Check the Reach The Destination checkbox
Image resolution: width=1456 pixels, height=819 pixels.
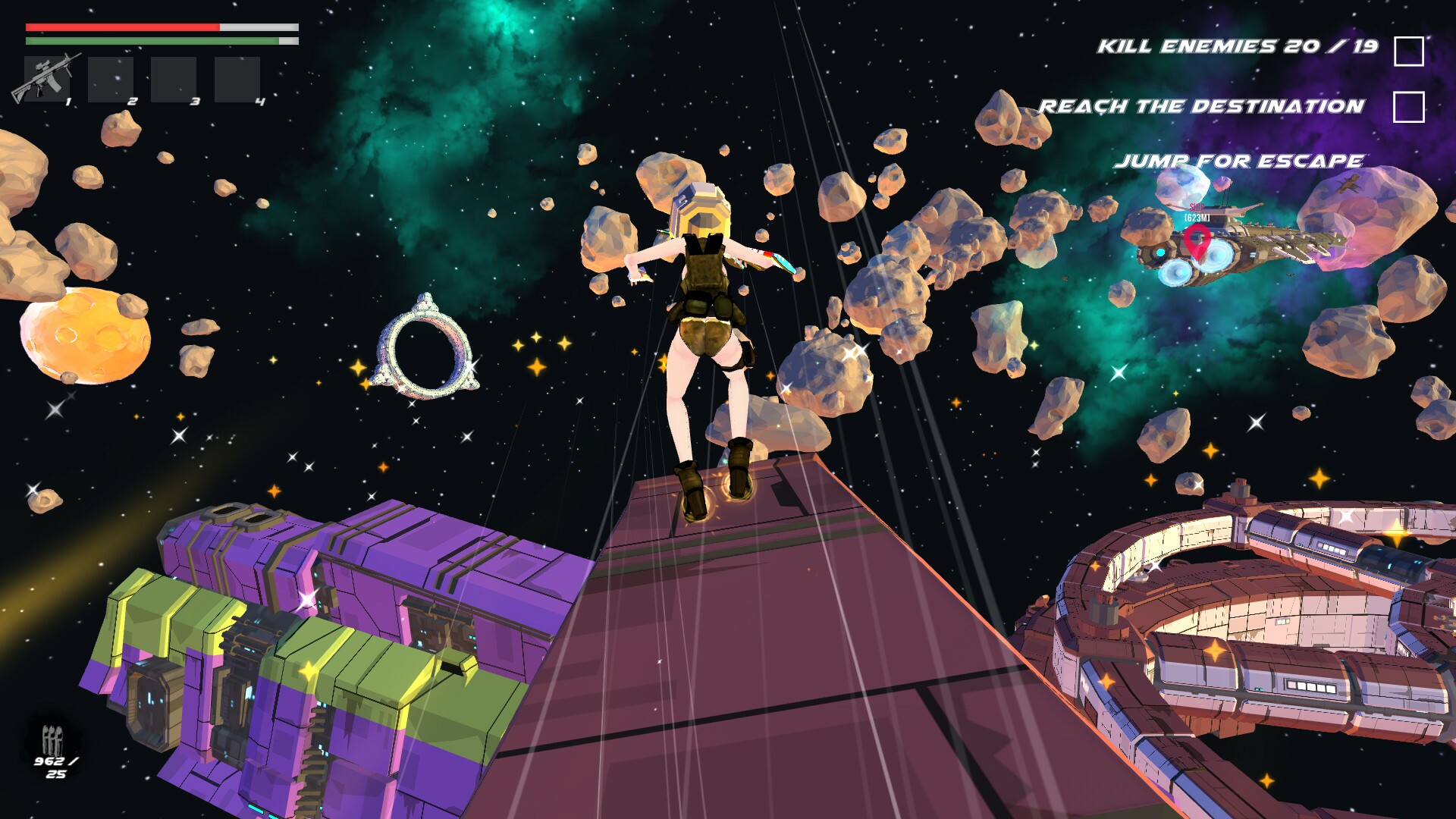pos(1409,106)
